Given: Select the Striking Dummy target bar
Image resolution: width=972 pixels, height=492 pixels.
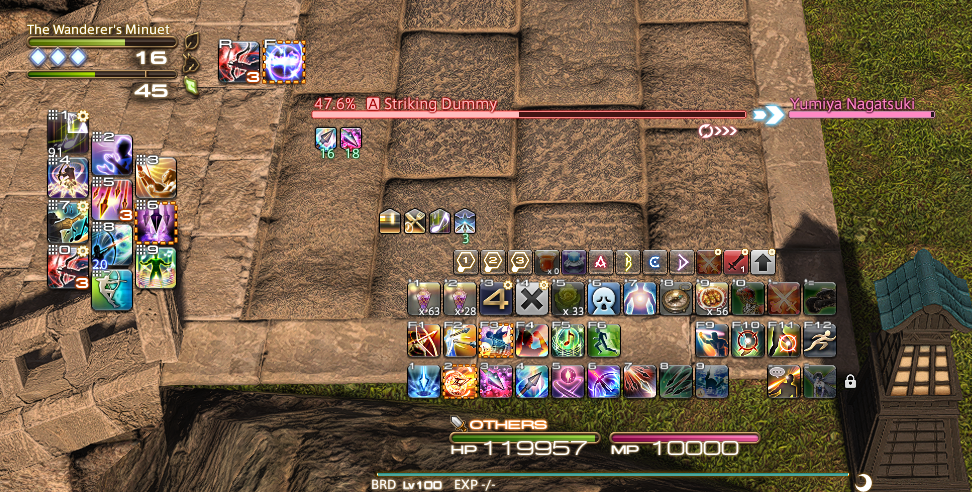Looking at the screenshot, I should (528, 114).
